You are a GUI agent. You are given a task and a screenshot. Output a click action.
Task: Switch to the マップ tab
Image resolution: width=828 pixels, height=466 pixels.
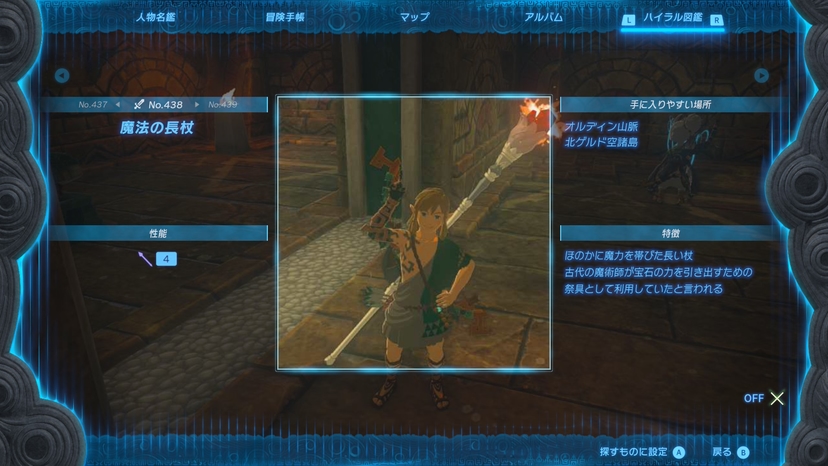(x=414, y=17)
